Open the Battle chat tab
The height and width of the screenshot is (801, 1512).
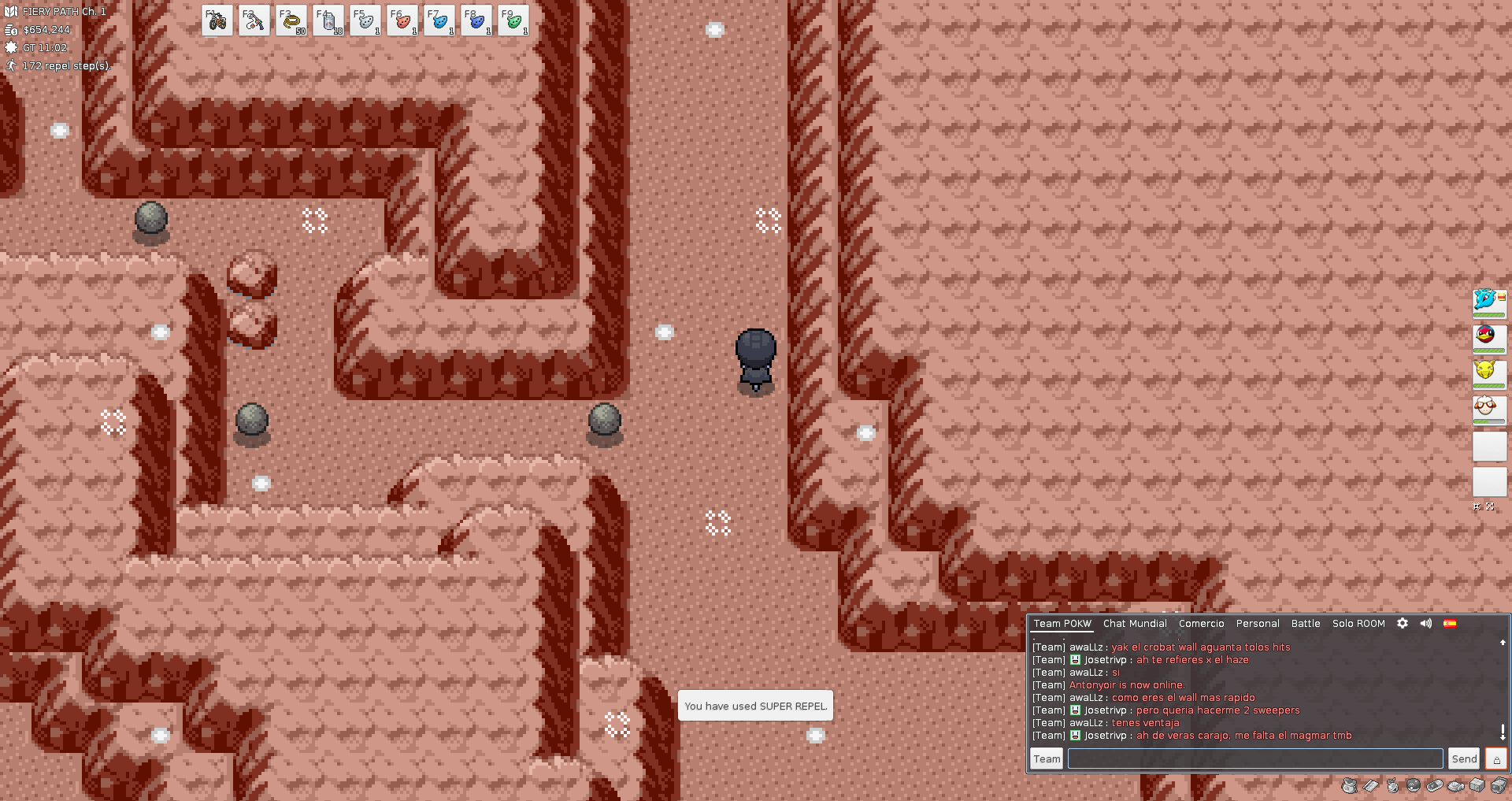[x=1306, y=624]
